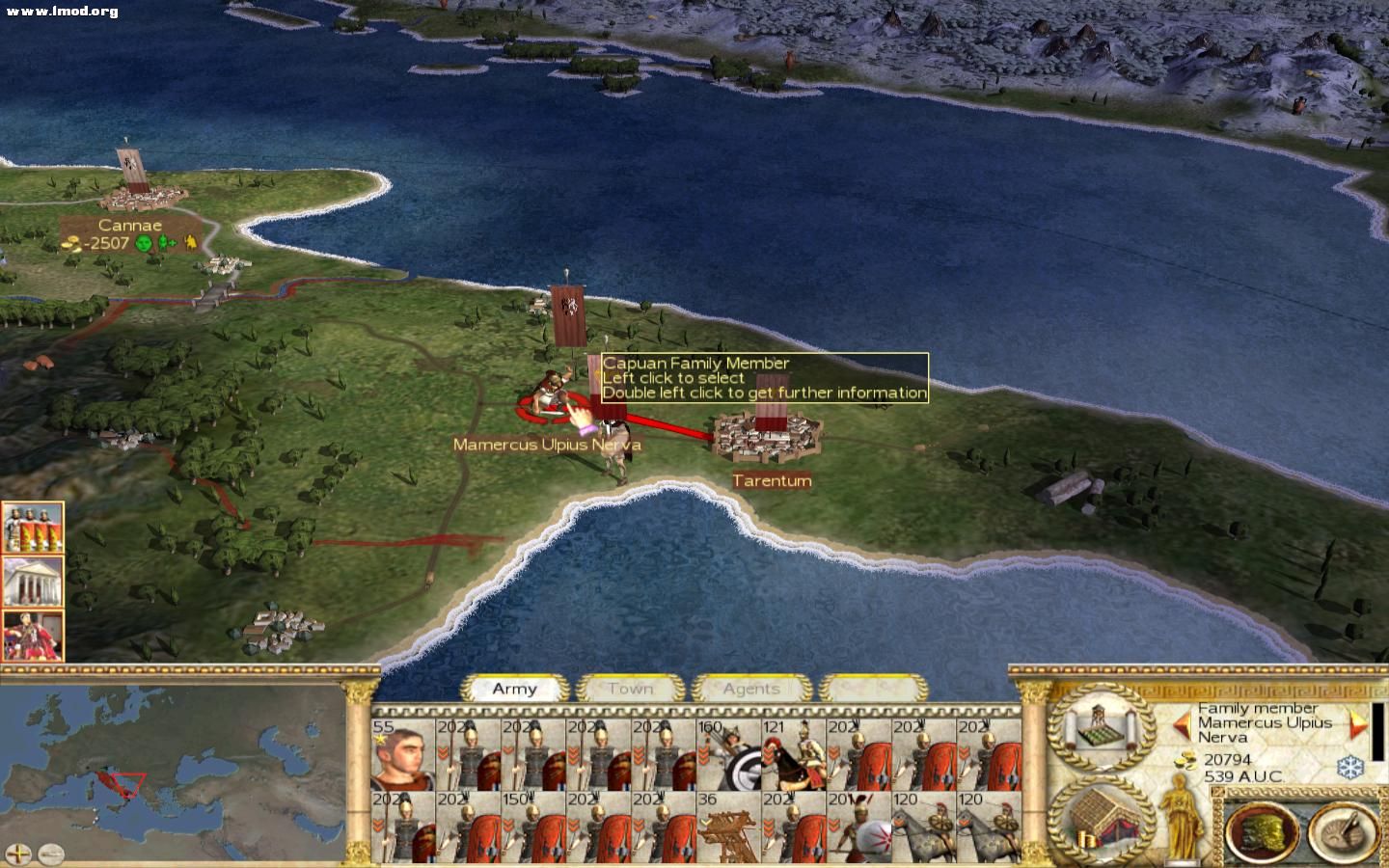This screenshot has height=868, width=1389.
Task: Open the agents list with red-robed figure icon
Action: click(33, 636)
